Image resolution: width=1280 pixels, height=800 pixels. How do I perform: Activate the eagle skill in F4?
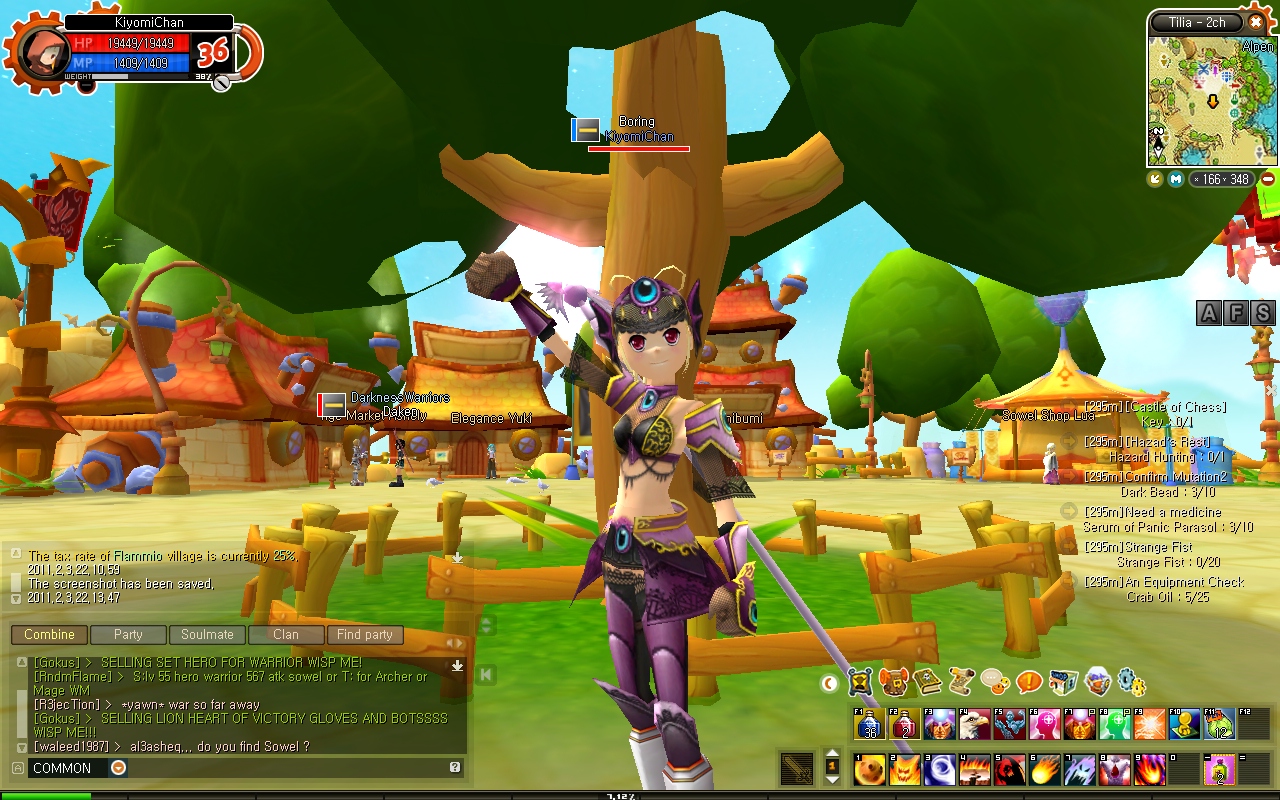coord(975,724)
